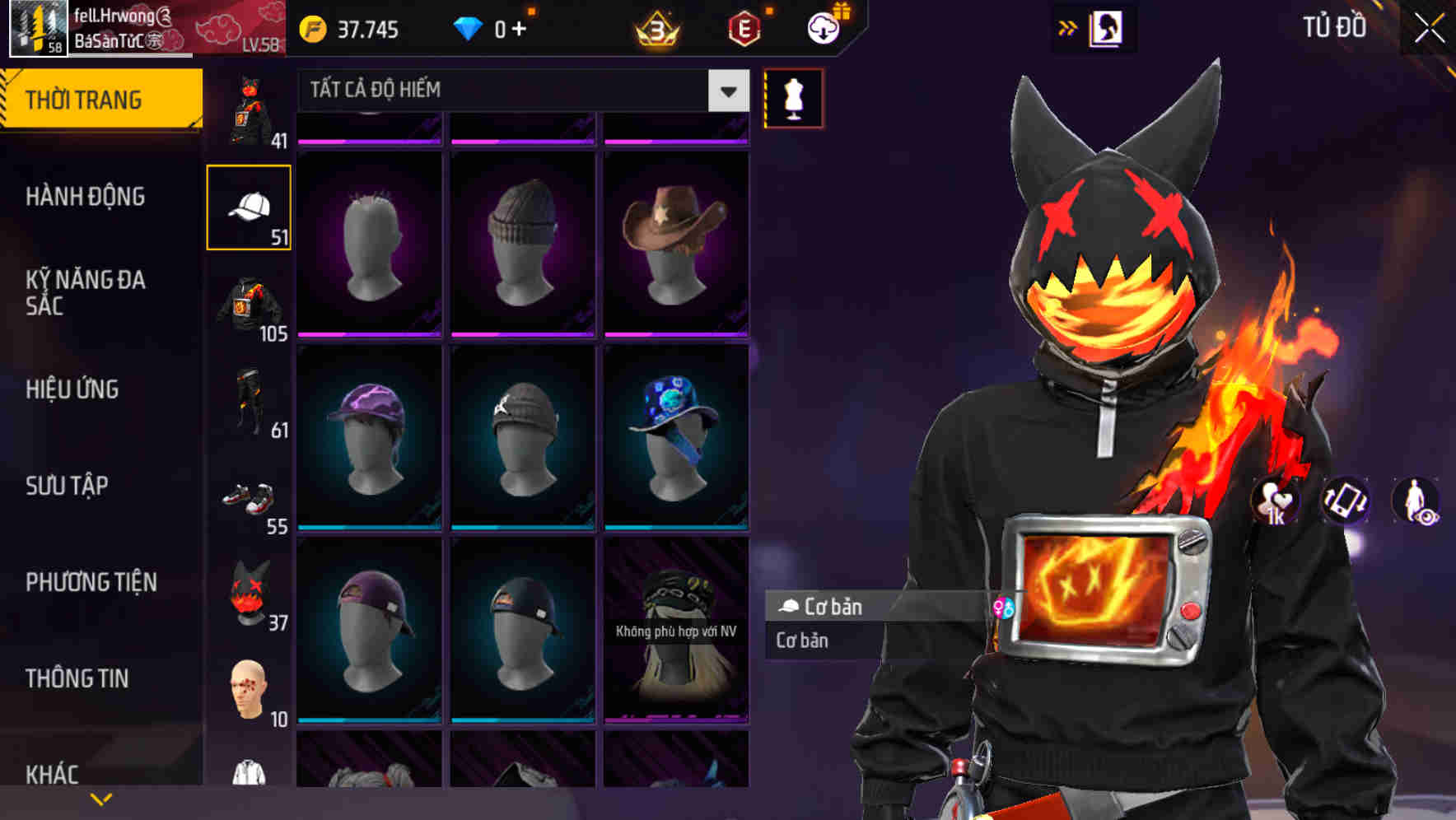Open the golden crown rank 3 icon

(x=656, y=26)
